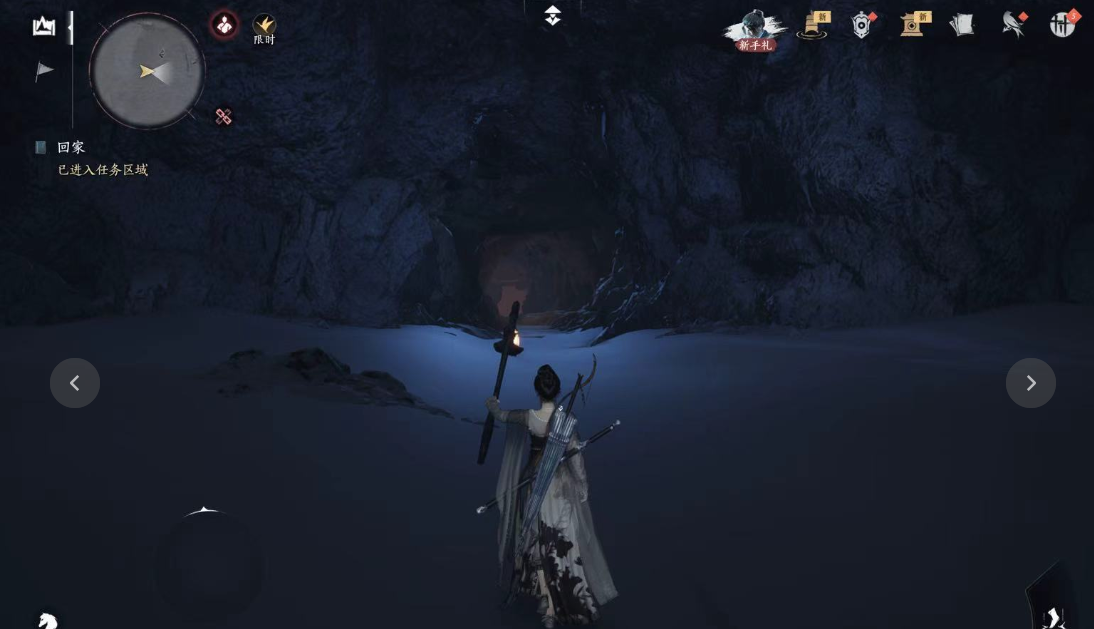Tap the red circular figure icon
Image resolution: width=1094 pixels, height=629 pixels.
[224, 25]
